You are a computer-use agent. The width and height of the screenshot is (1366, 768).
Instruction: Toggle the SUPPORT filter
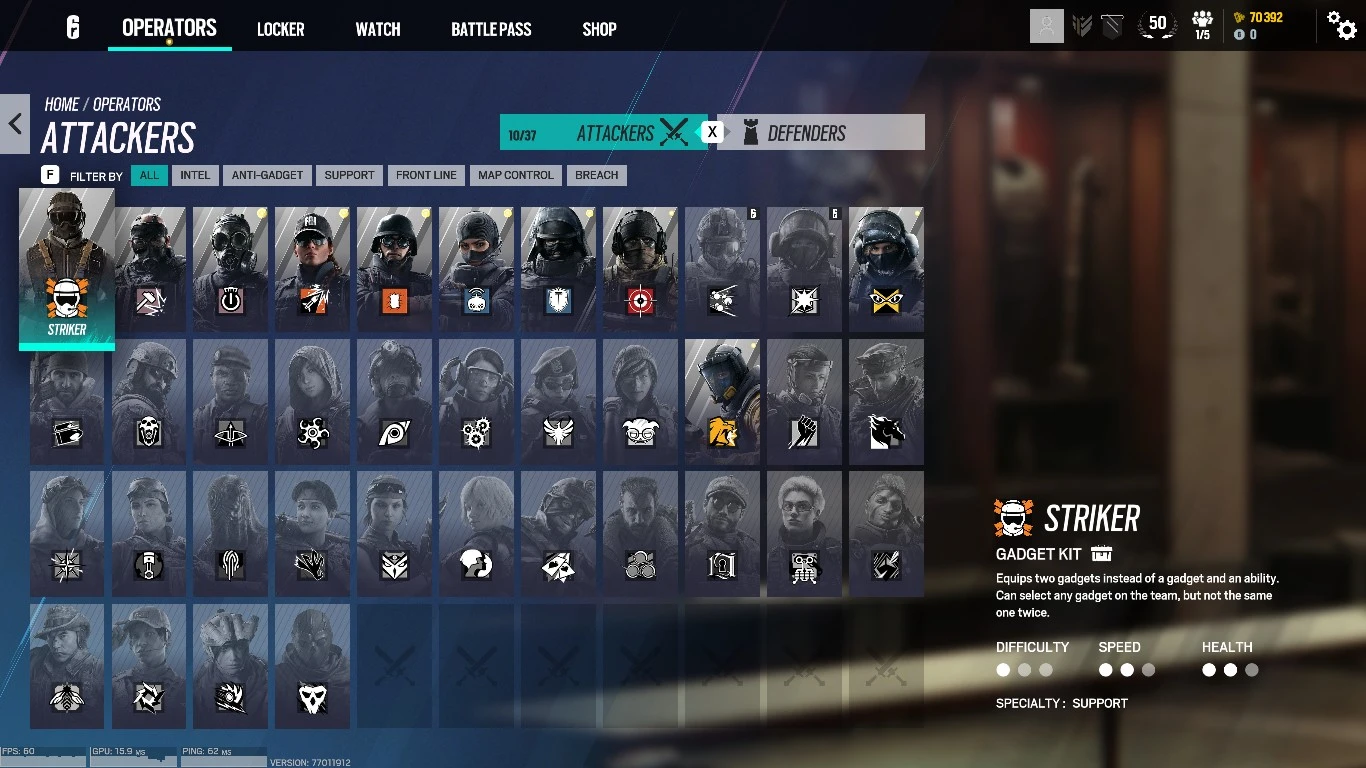349,175
